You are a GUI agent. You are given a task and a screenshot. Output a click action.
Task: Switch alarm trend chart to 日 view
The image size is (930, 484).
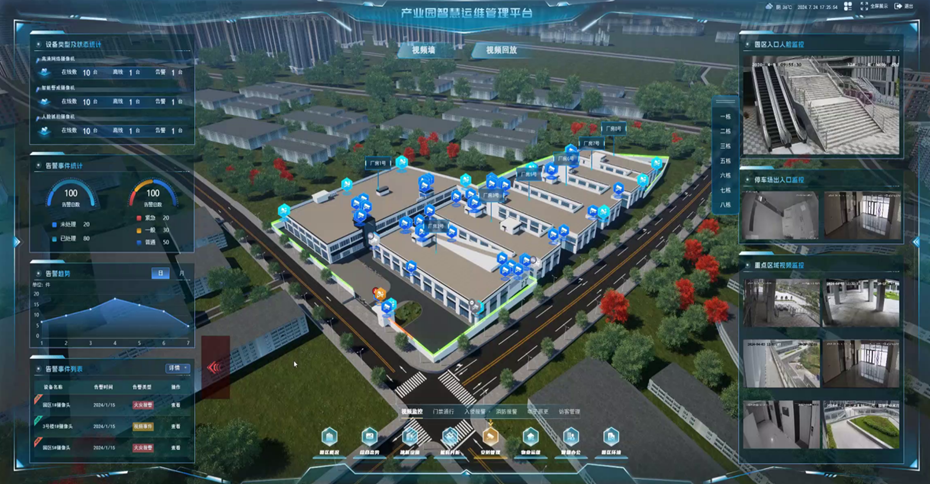(158, 273)
